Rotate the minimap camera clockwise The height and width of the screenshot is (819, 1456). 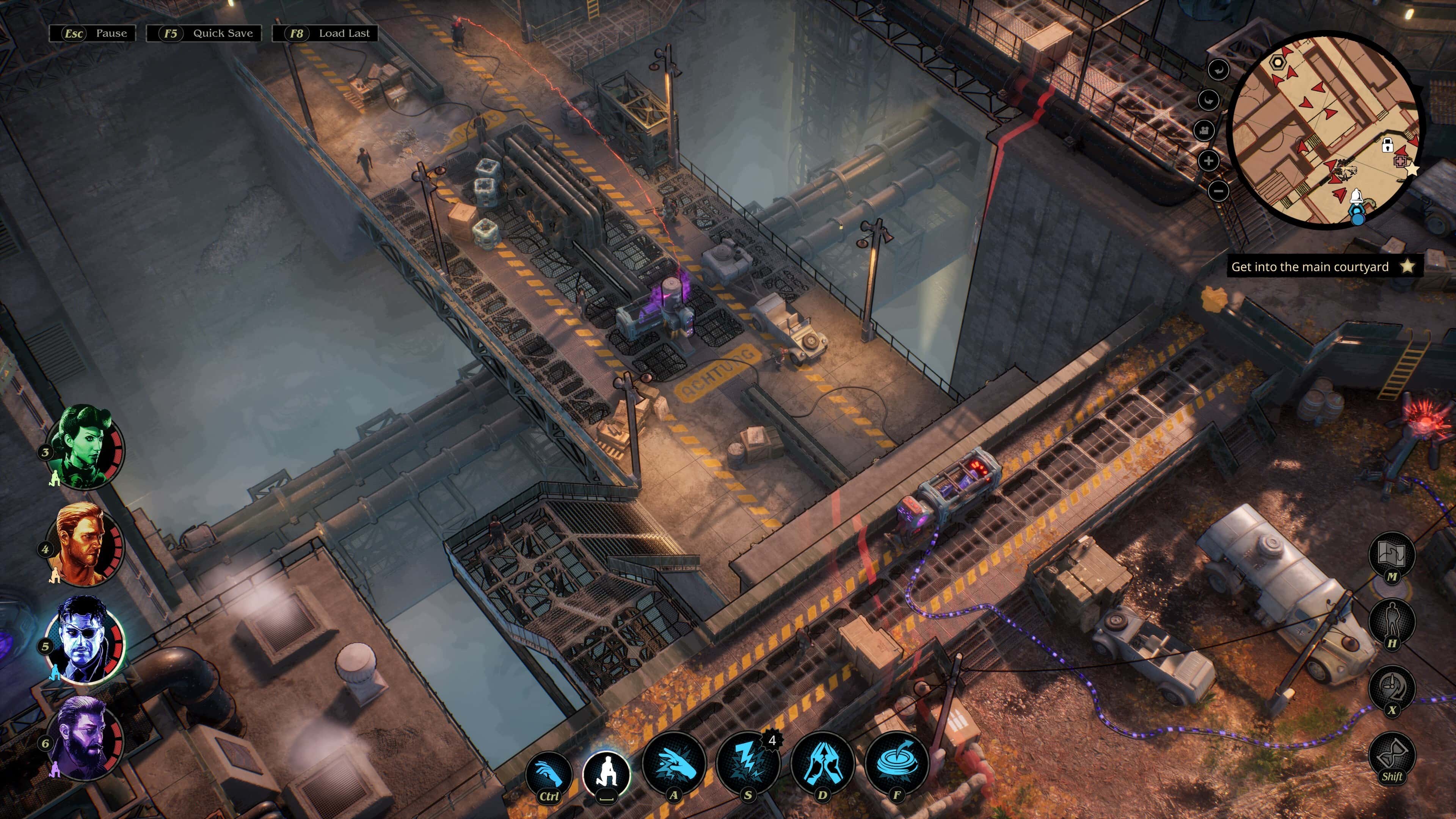point(1209,100)
